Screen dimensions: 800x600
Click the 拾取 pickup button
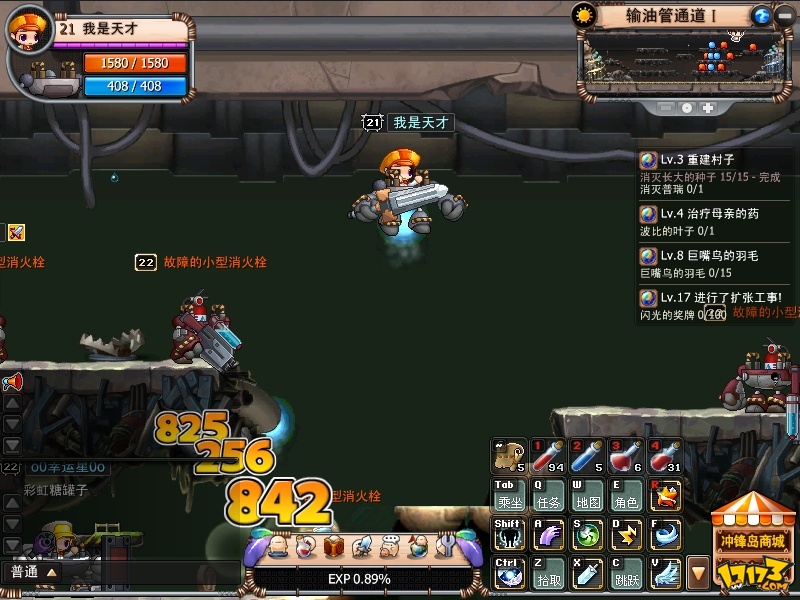(547, 572)
